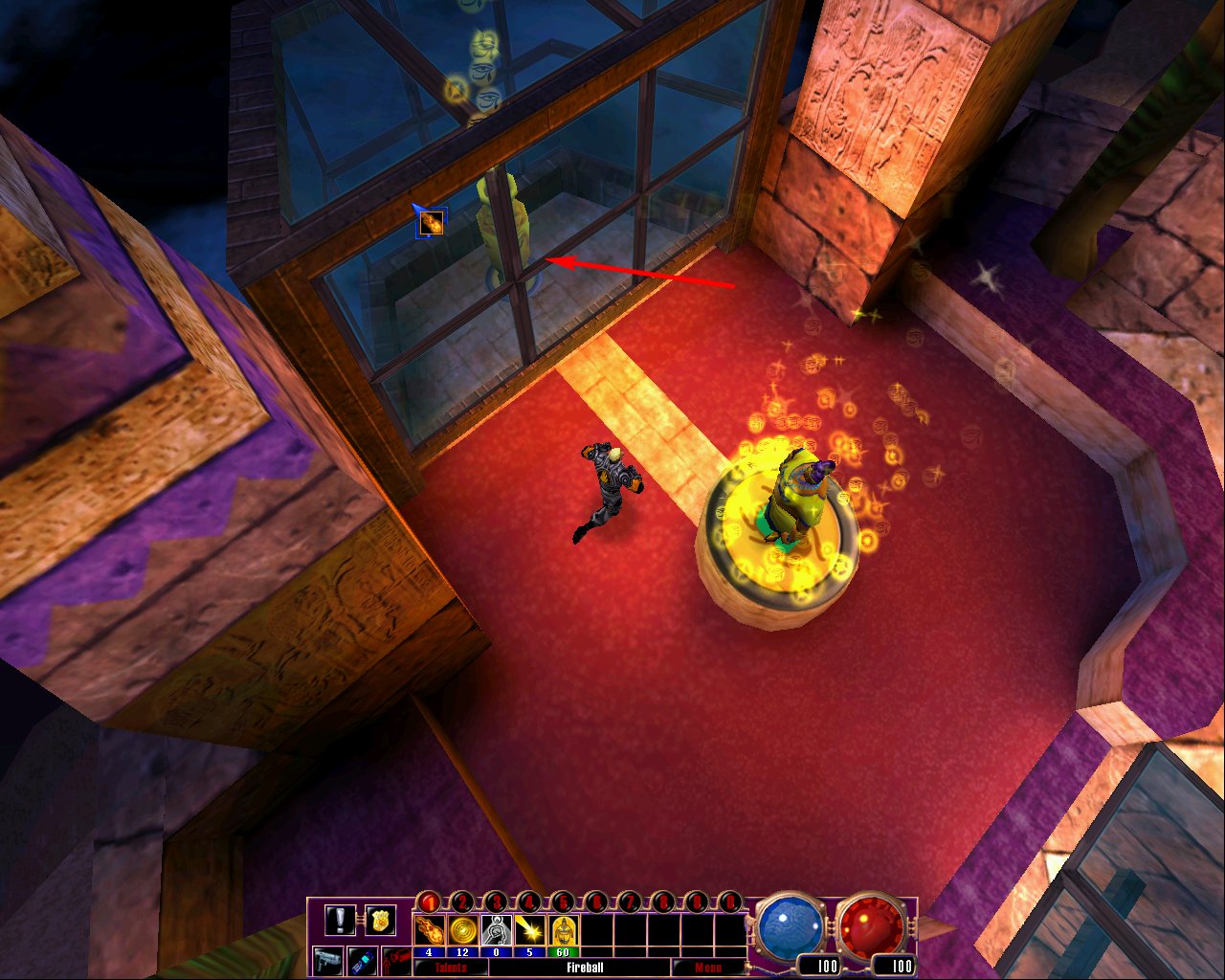
Task: Select the lightning bolt spell in slot 4
Action: pyautogui.click(x=528, y=929)
